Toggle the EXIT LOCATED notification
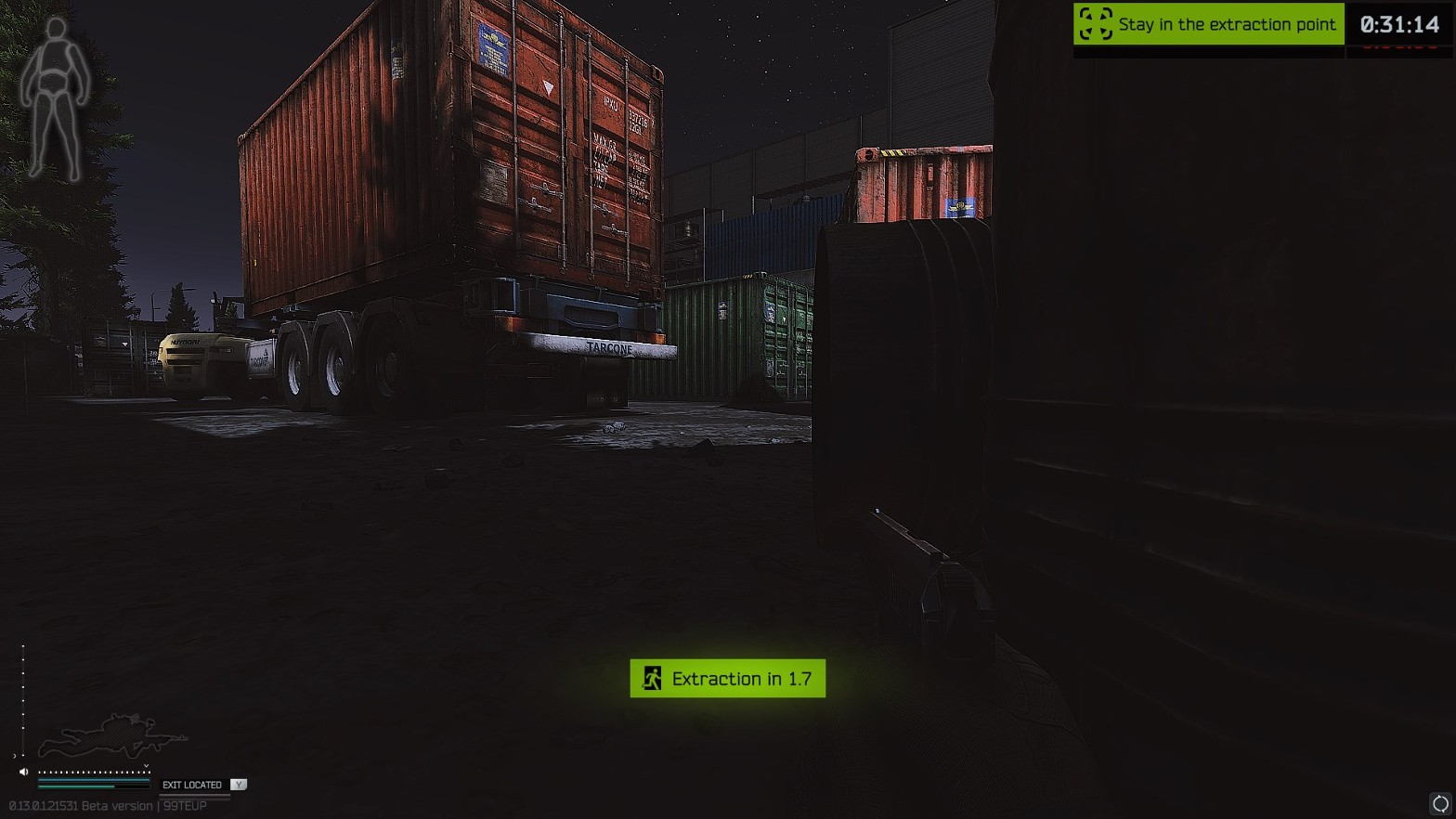The image size is (1456, 819). pyautogui.click(x=190, y=785)
